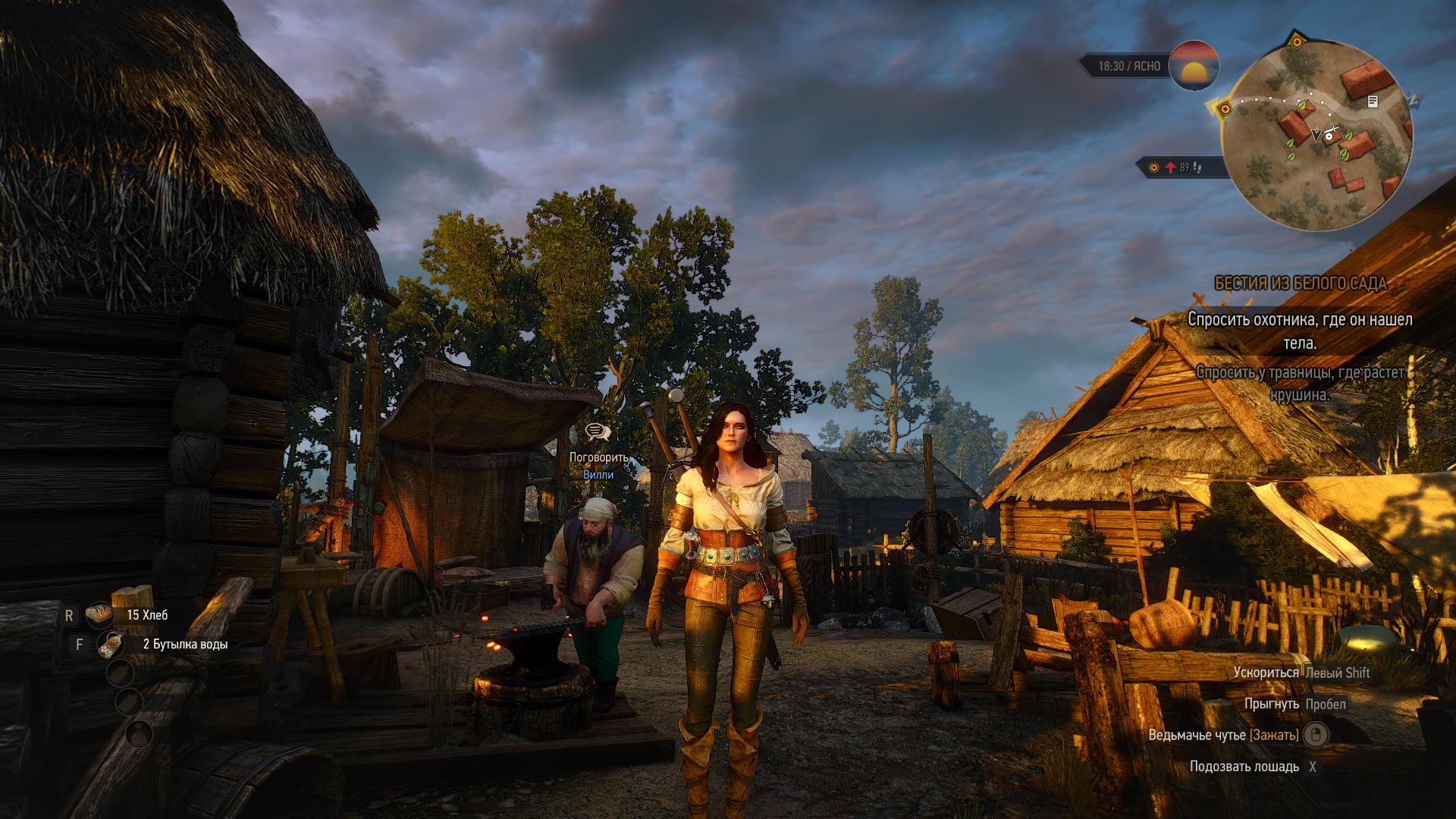Select the objective about the herbalist
1456x819 pixels.
[1300, 384]
